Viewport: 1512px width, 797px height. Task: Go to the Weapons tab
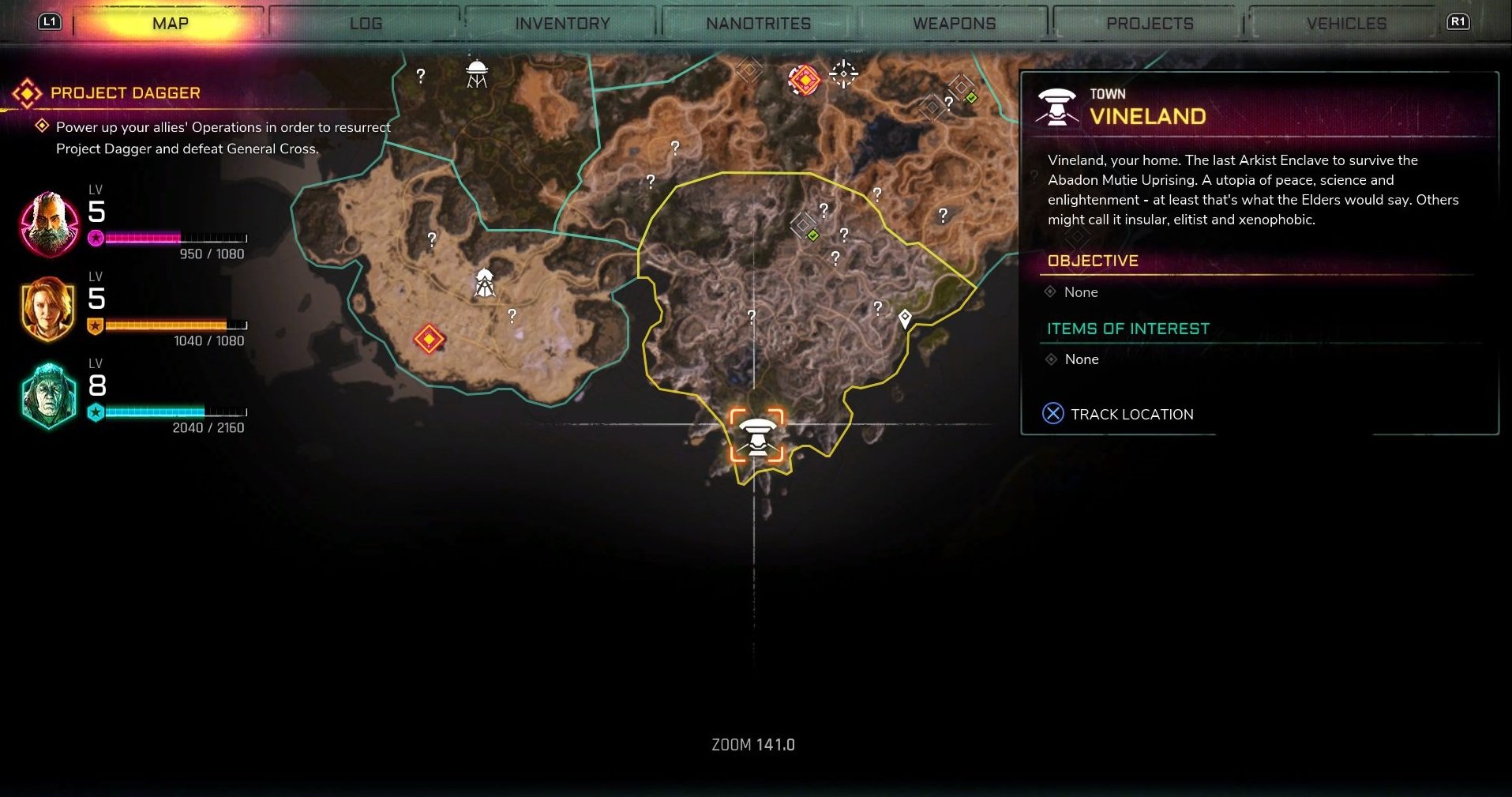pyautogui.click(x=954, y=24)
